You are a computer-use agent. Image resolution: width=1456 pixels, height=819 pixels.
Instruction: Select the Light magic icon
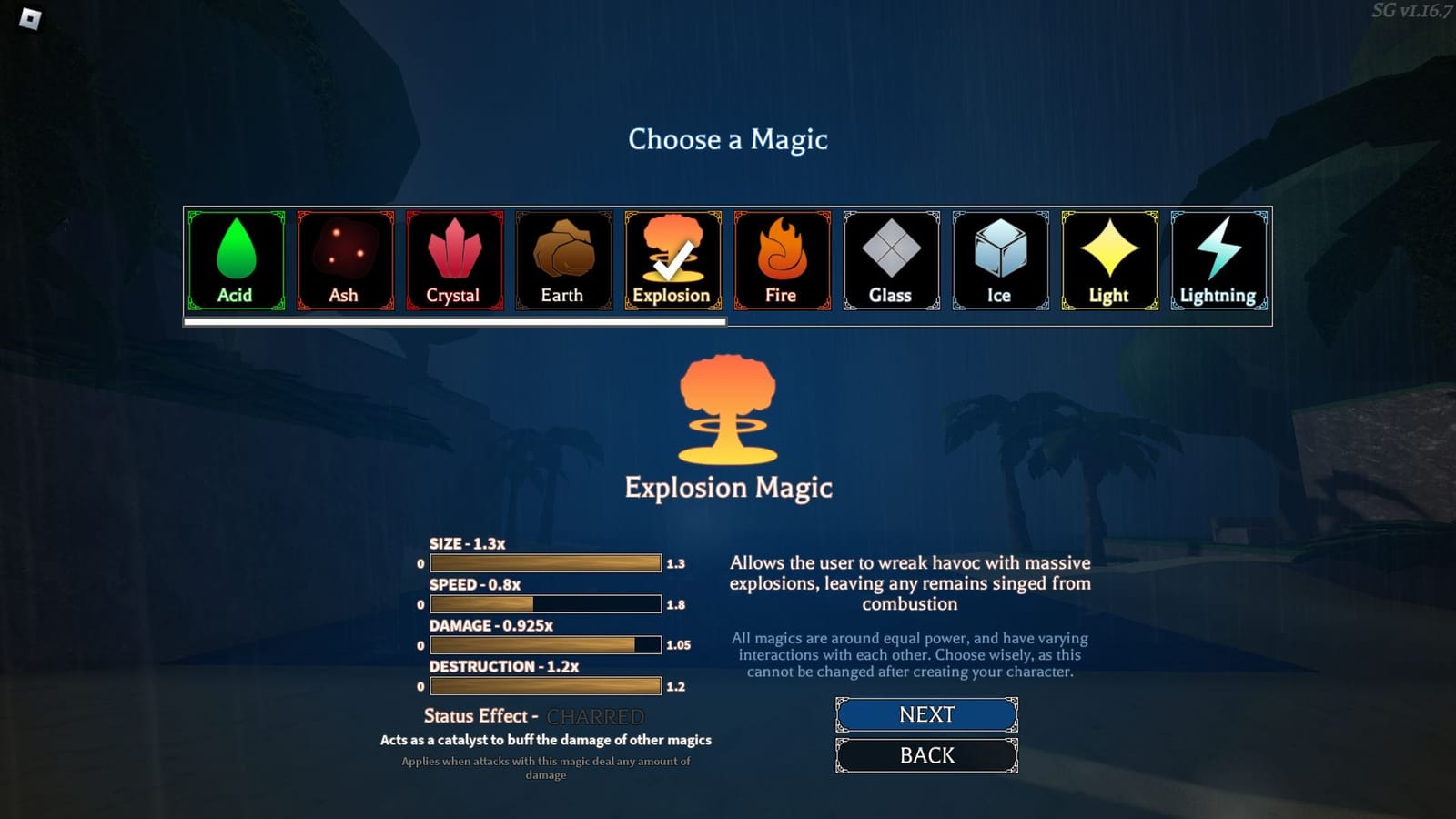1108,259
